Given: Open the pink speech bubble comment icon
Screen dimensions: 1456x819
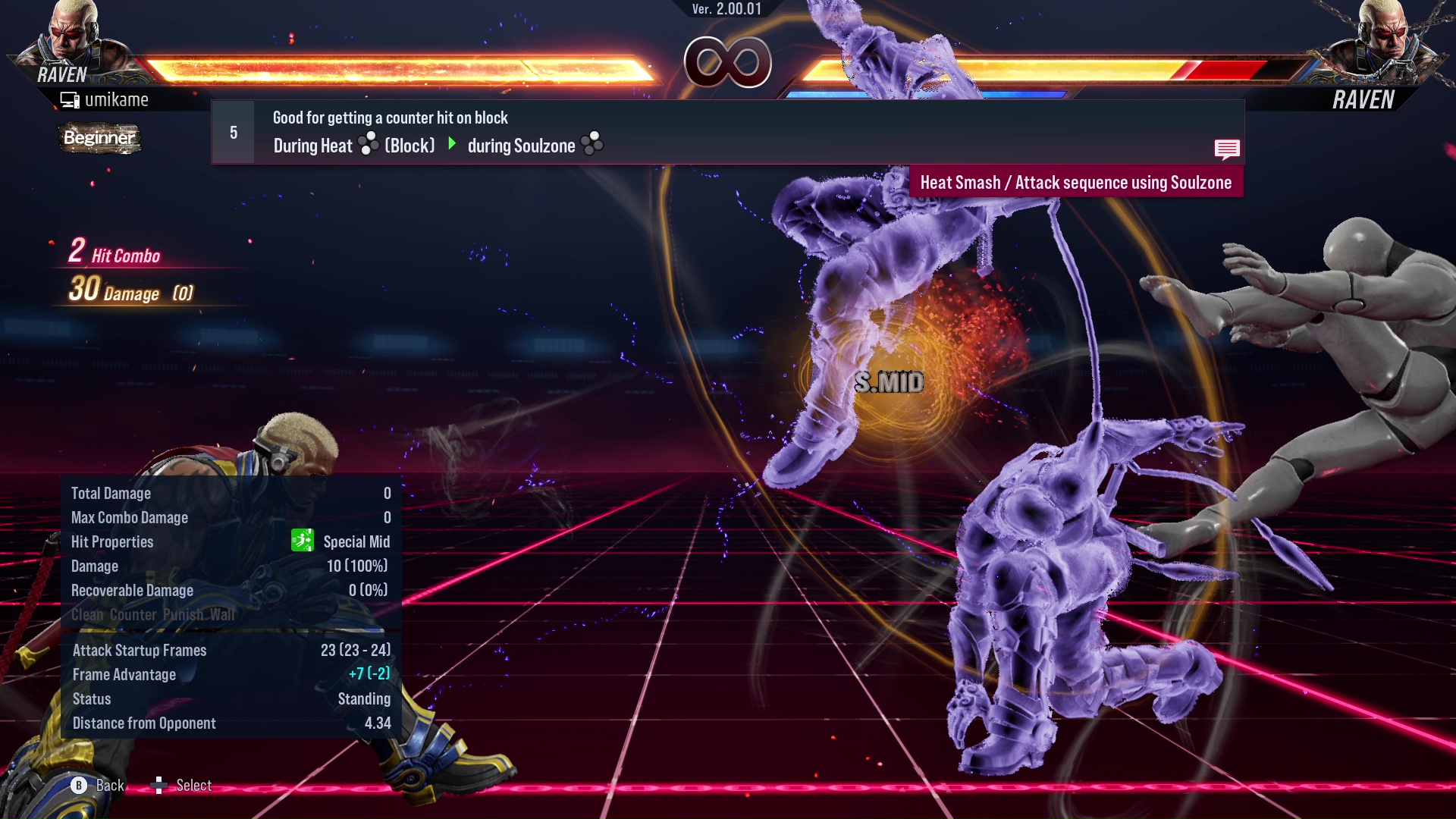Looking at the screenshot, I should (x=1226, y=149).
